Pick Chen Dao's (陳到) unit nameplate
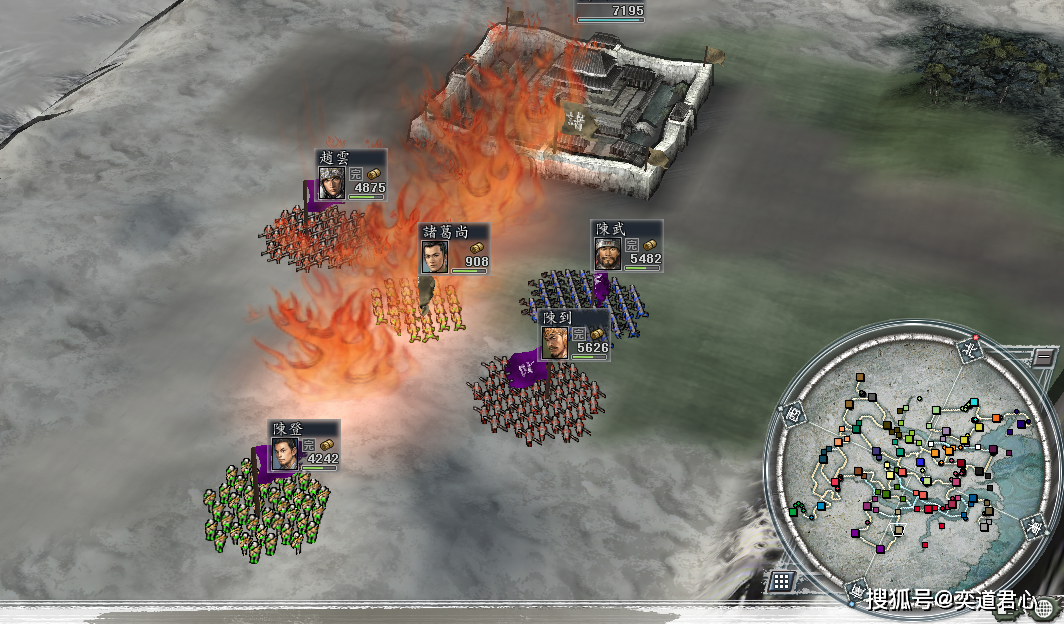1064x624 pixels. coord(574,335)
